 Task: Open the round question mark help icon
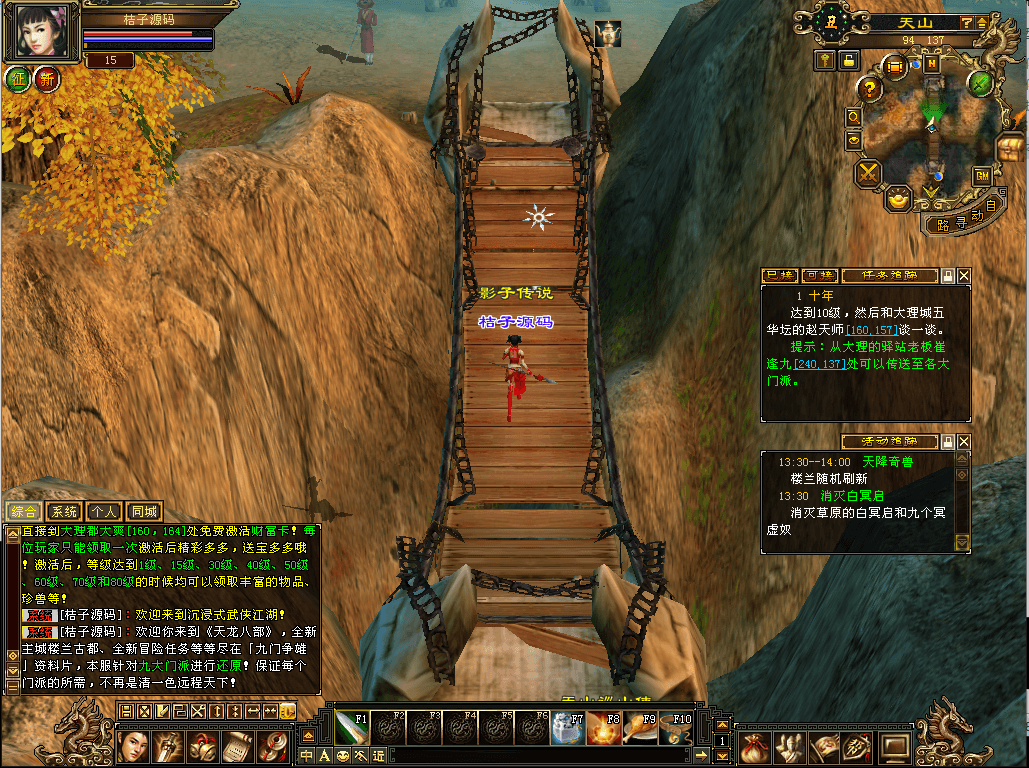coord(868,89)
